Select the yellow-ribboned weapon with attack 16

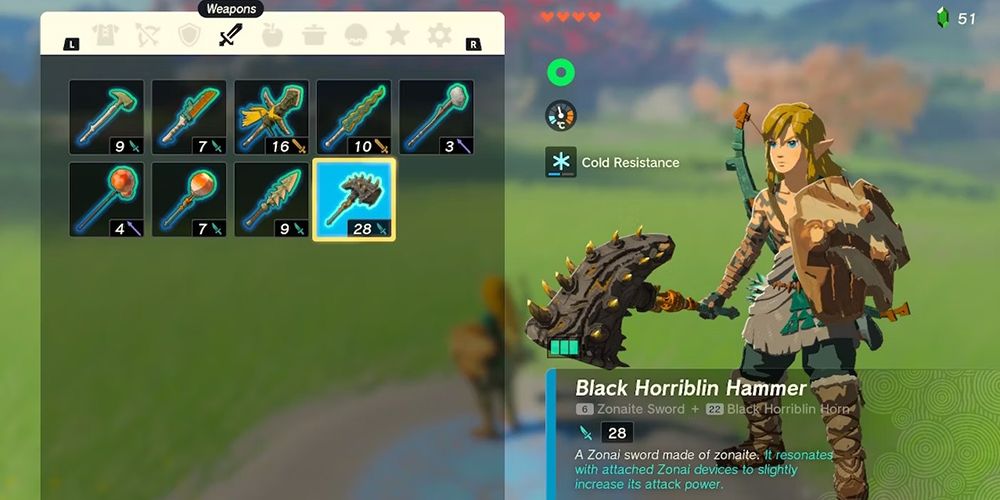(272, 118)
